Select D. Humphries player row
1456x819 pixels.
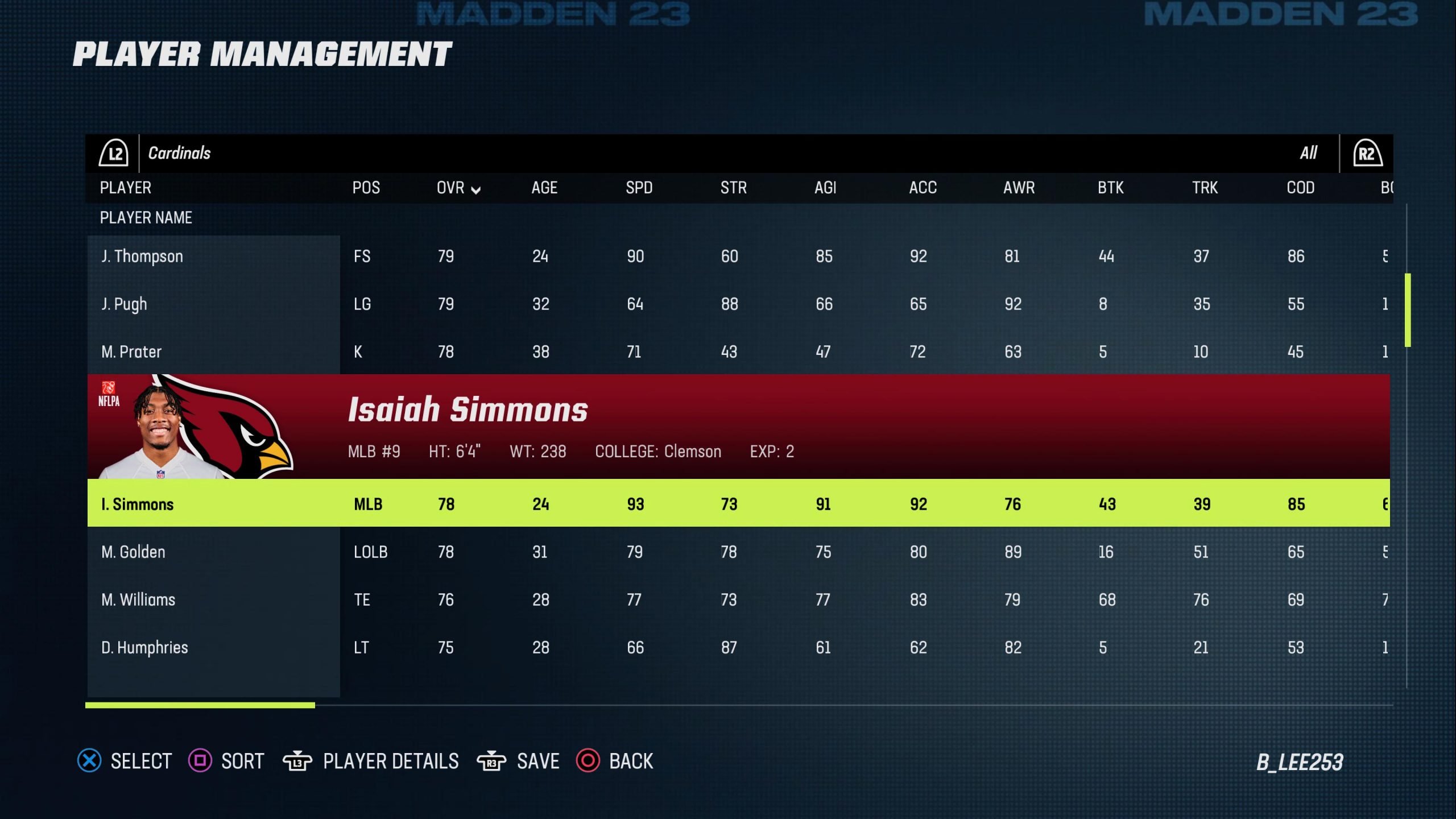pos(144,648)
